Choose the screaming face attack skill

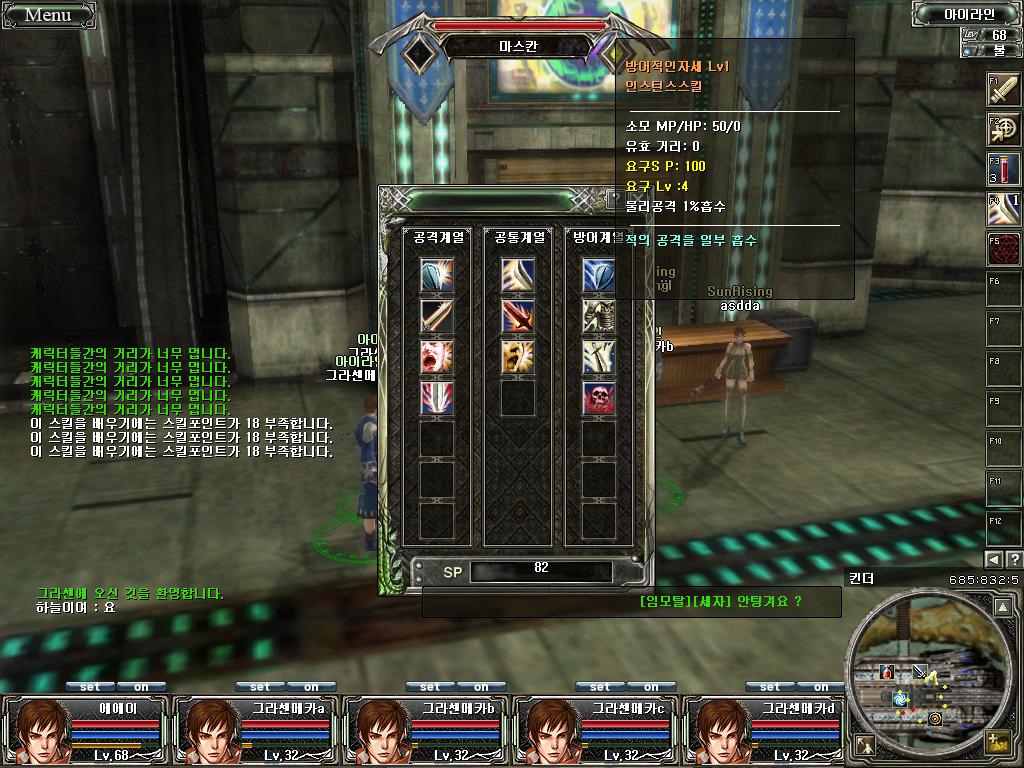pos(437,357)
